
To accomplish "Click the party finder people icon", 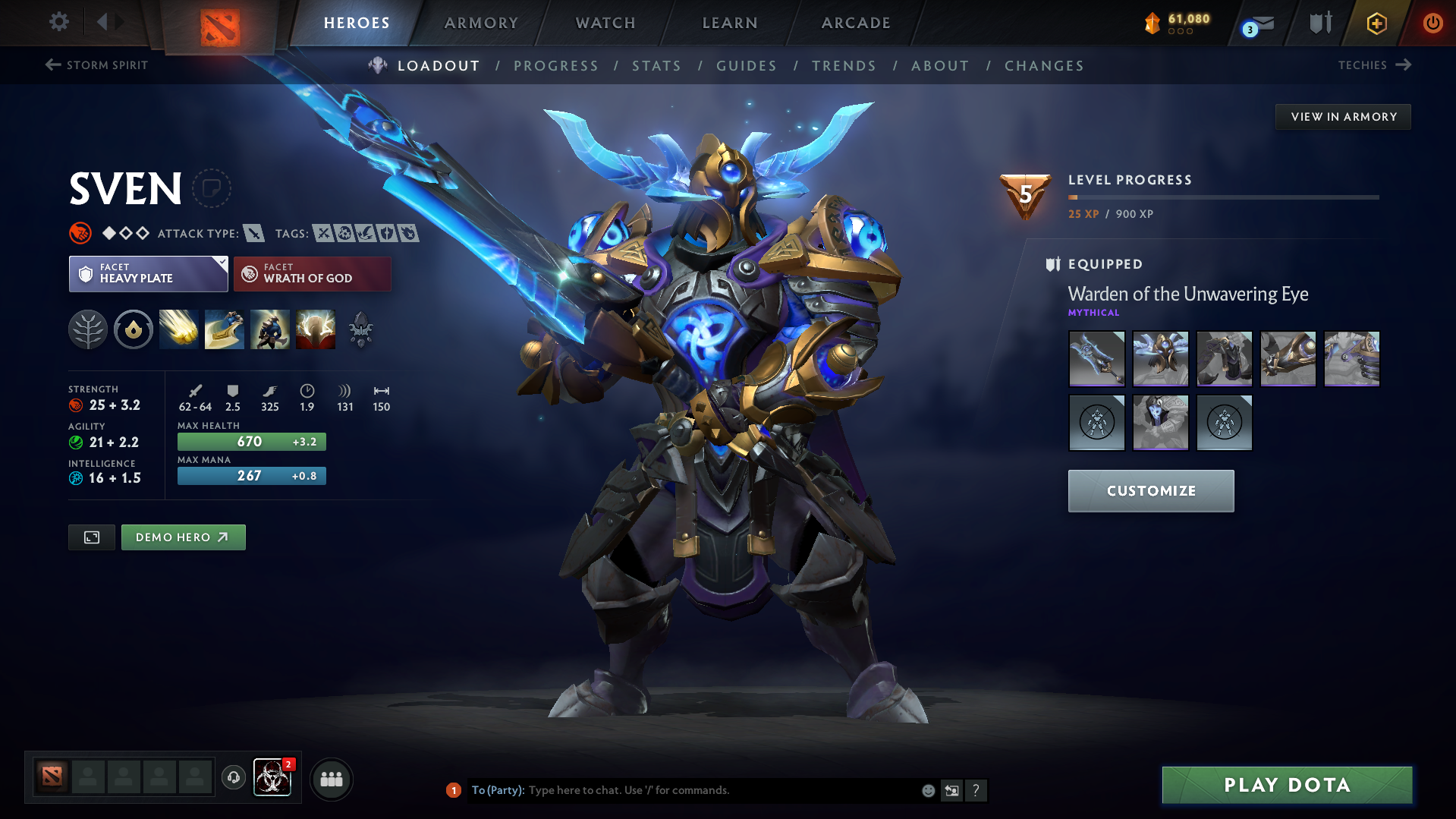I will (x=331, y=779).
